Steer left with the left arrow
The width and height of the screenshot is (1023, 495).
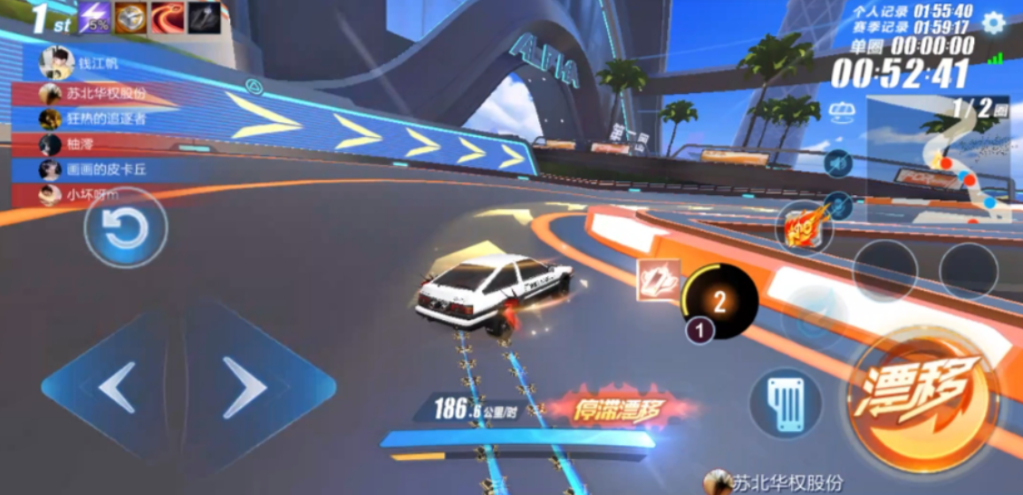pyautogui.click(x=116, y=387)
